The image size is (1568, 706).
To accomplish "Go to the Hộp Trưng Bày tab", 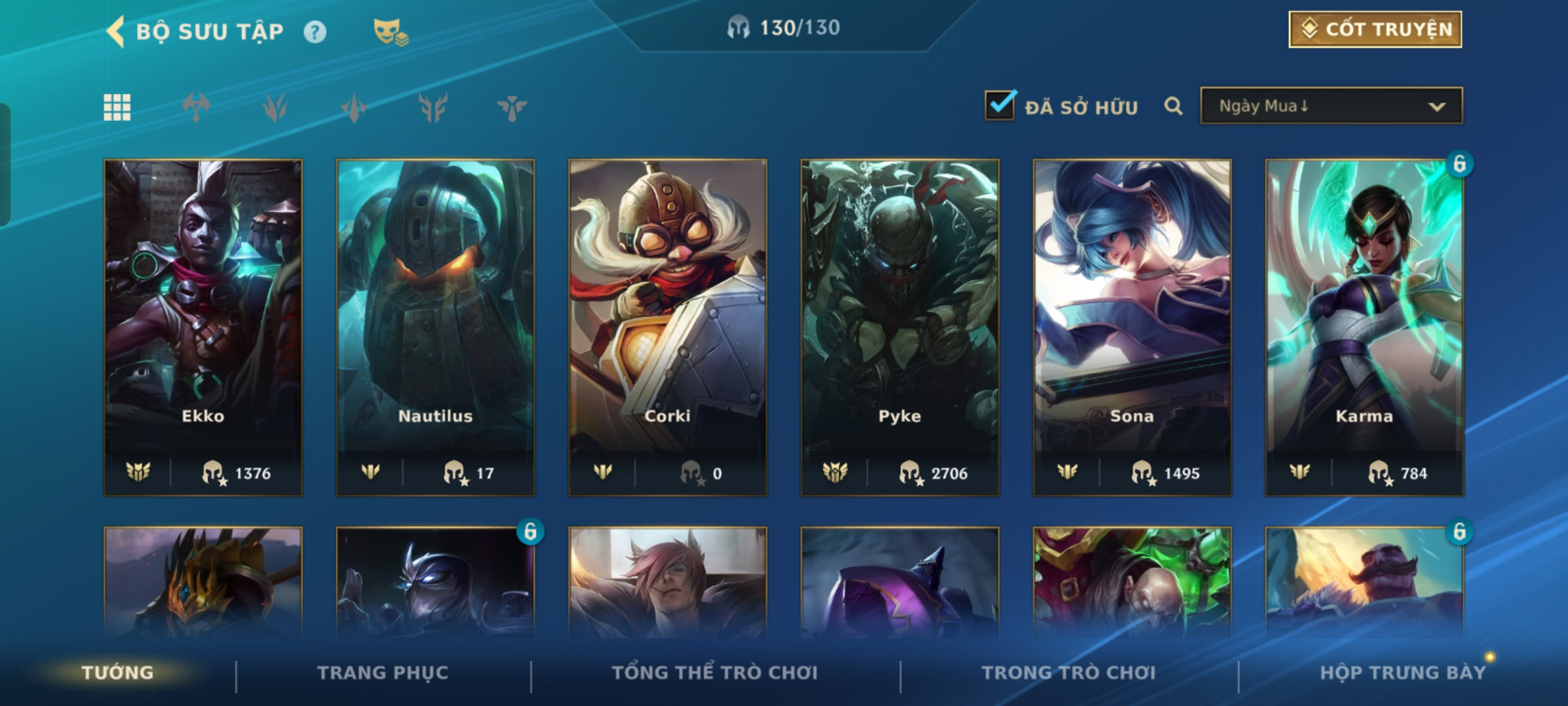I will [x=1402, y=673].
